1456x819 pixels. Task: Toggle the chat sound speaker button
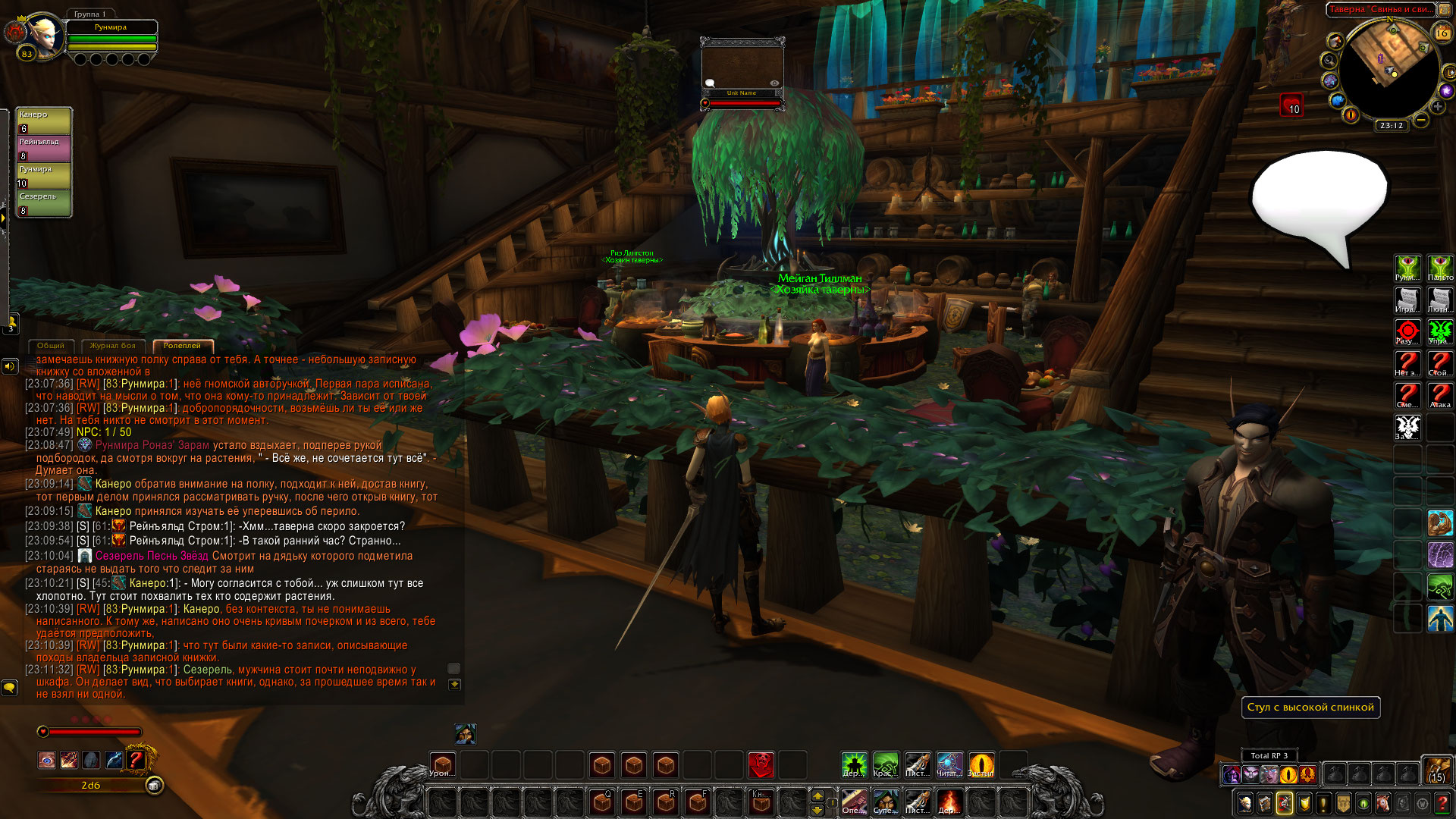[9, 367]
